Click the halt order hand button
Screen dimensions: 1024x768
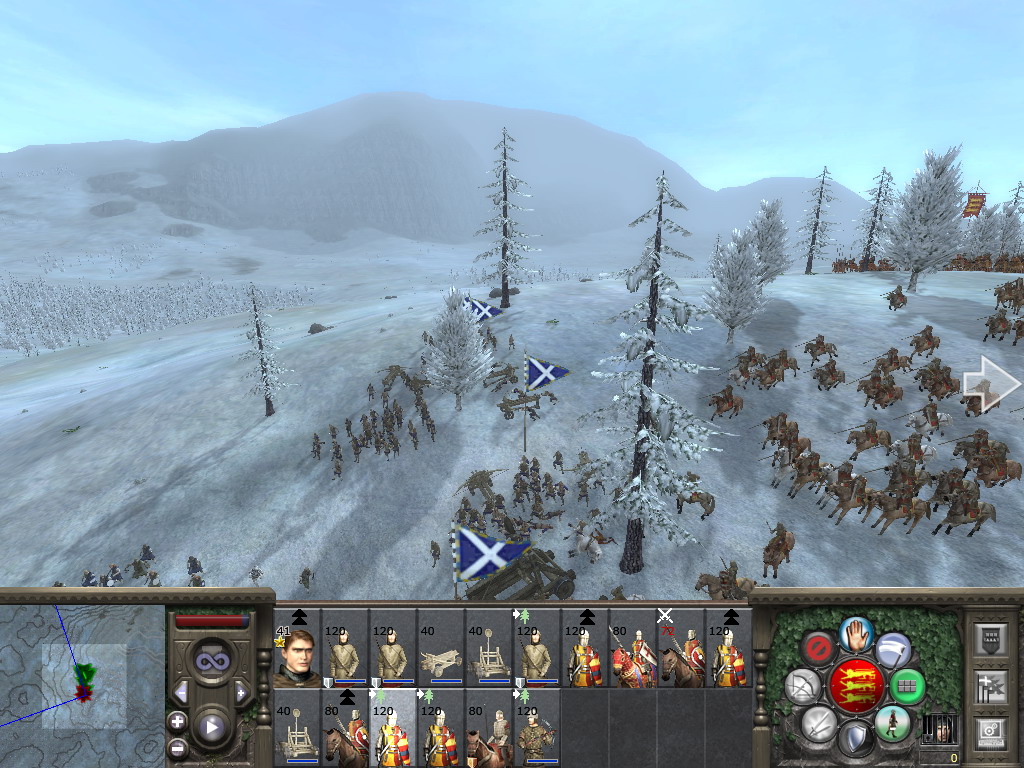tap(855, 633)
